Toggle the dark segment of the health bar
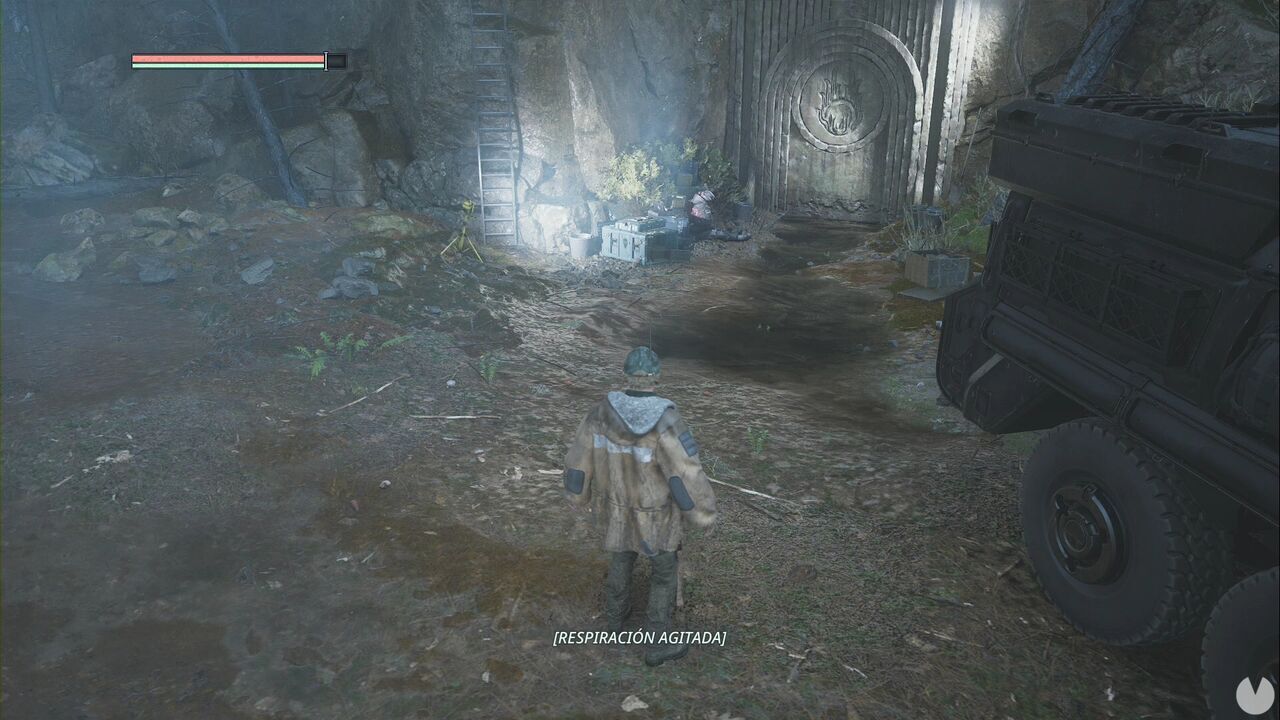The height and width of the screenshot is (720, 1280). point(339,60)
